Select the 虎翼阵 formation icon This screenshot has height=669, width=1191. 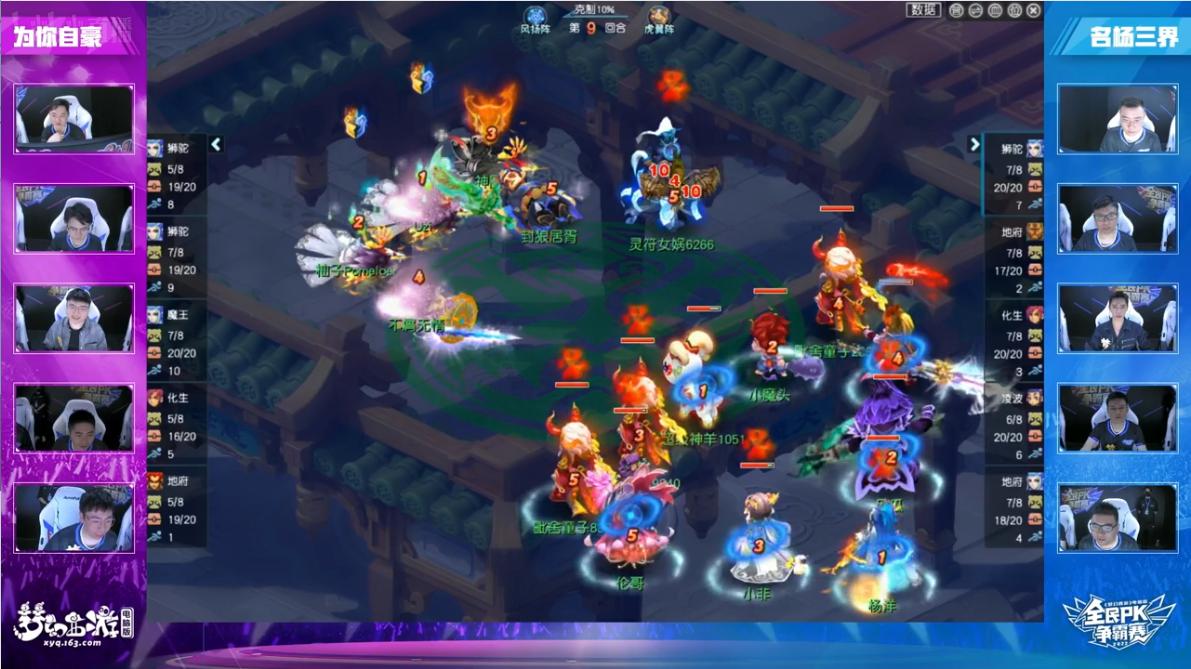point(658,16)
